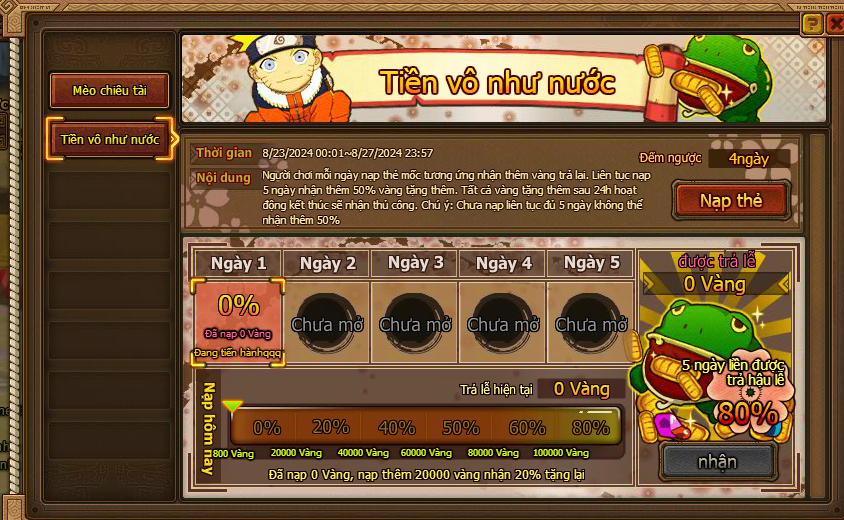Close the event window

835,23
